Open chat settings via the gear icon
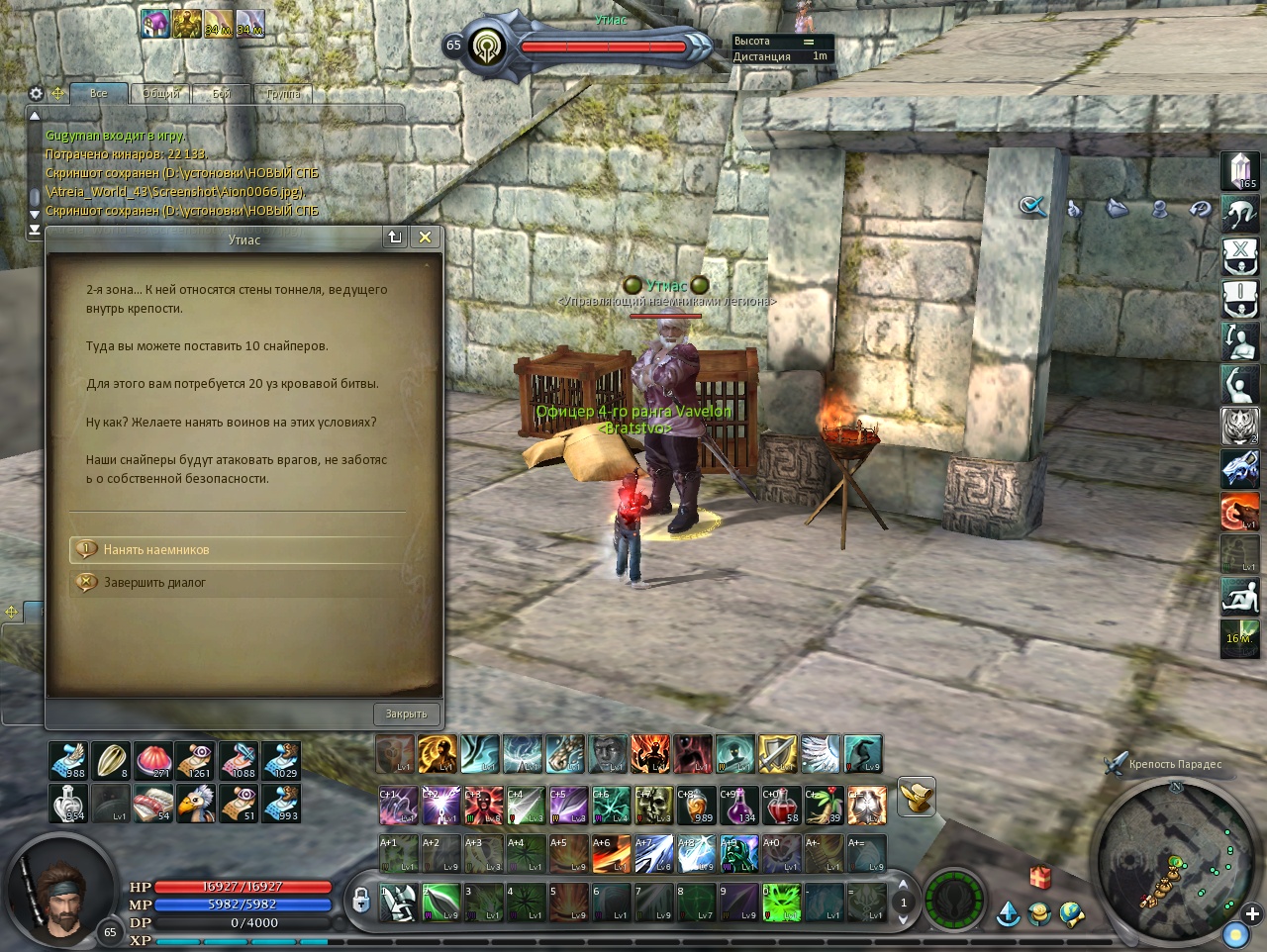The image size is (1267, 952). coord(37,93)
